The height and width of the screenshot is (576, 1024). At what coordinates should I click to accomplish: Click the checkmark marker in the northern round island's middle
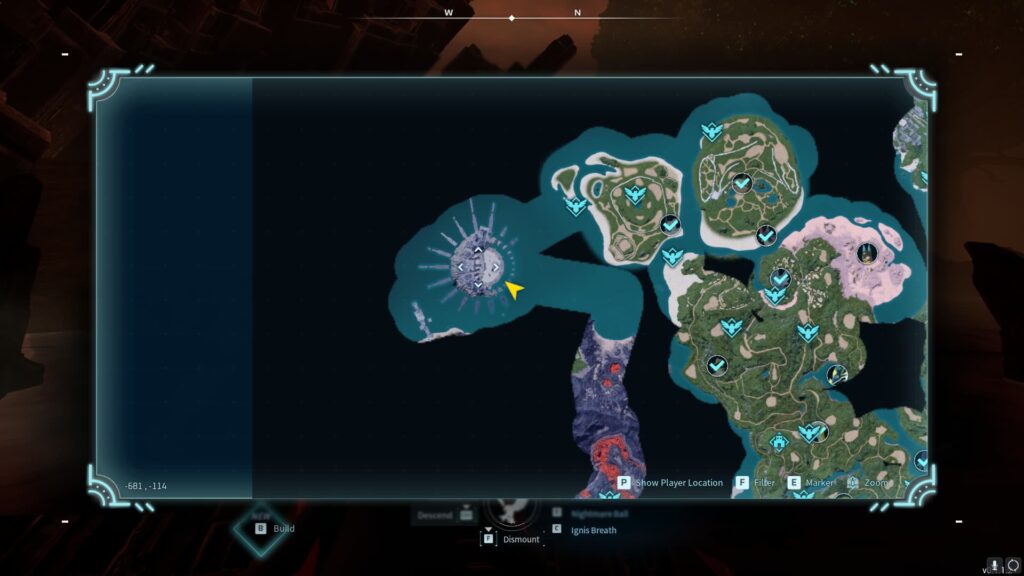point(741,182)
